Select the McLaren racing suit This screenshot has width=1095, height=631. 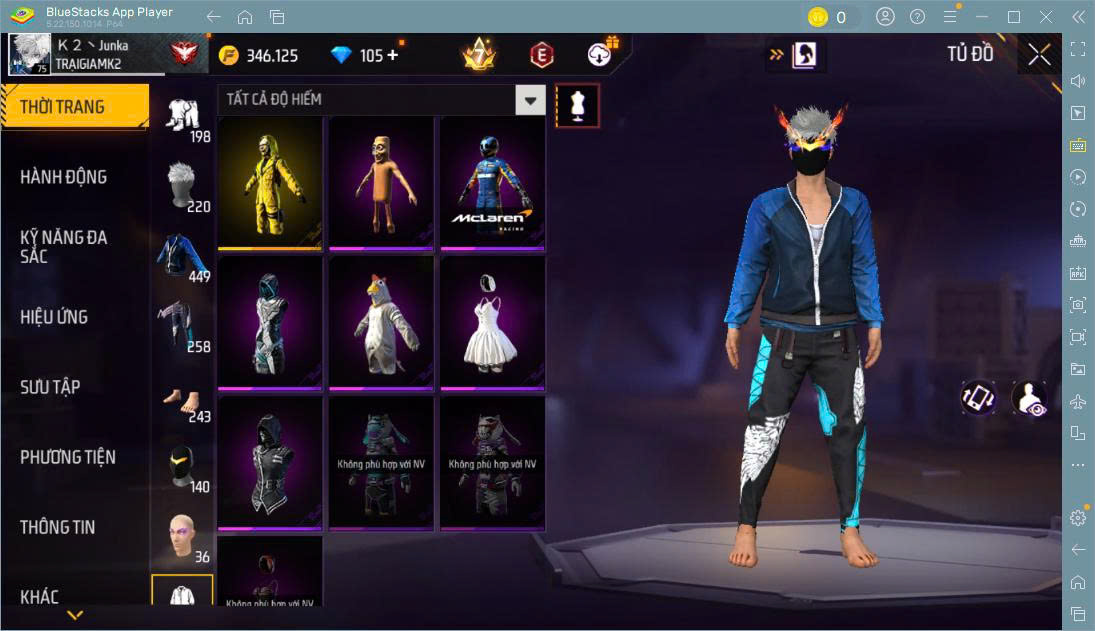click(x=492, y=183)
